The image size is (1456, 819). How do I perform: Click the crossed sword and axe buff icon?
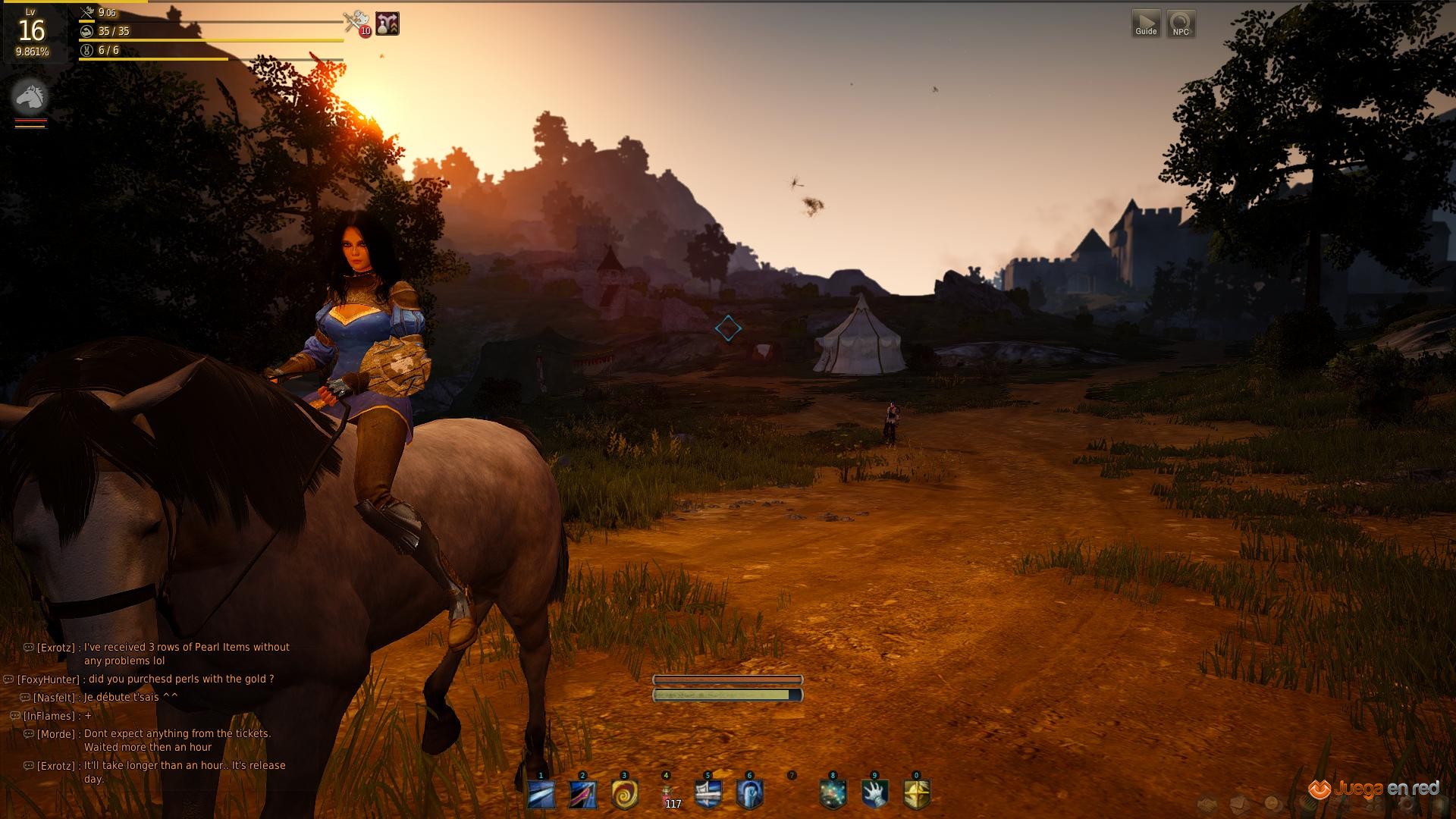pos(354,23)
